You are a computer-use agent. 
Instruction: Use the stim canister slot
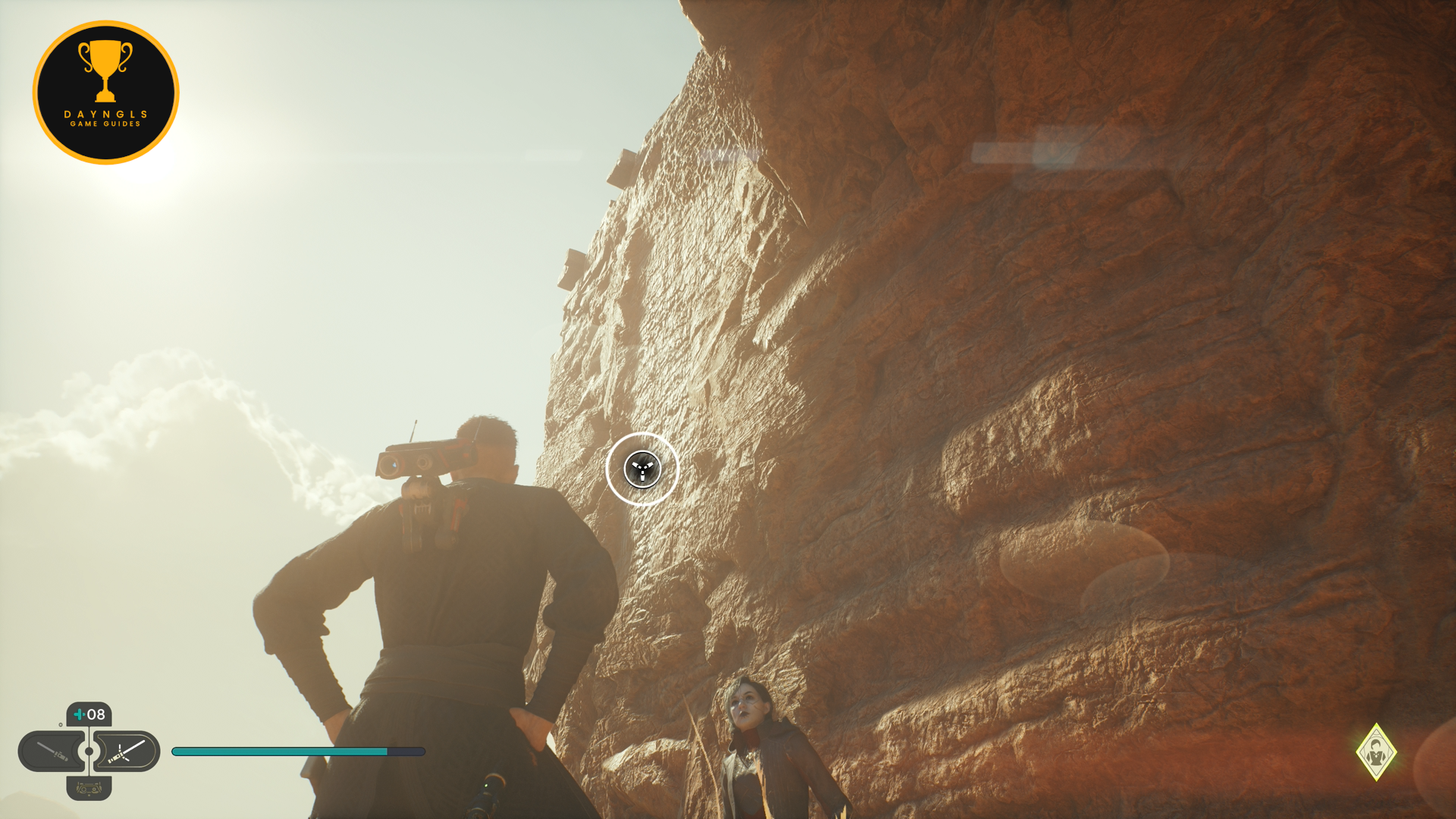89,714
